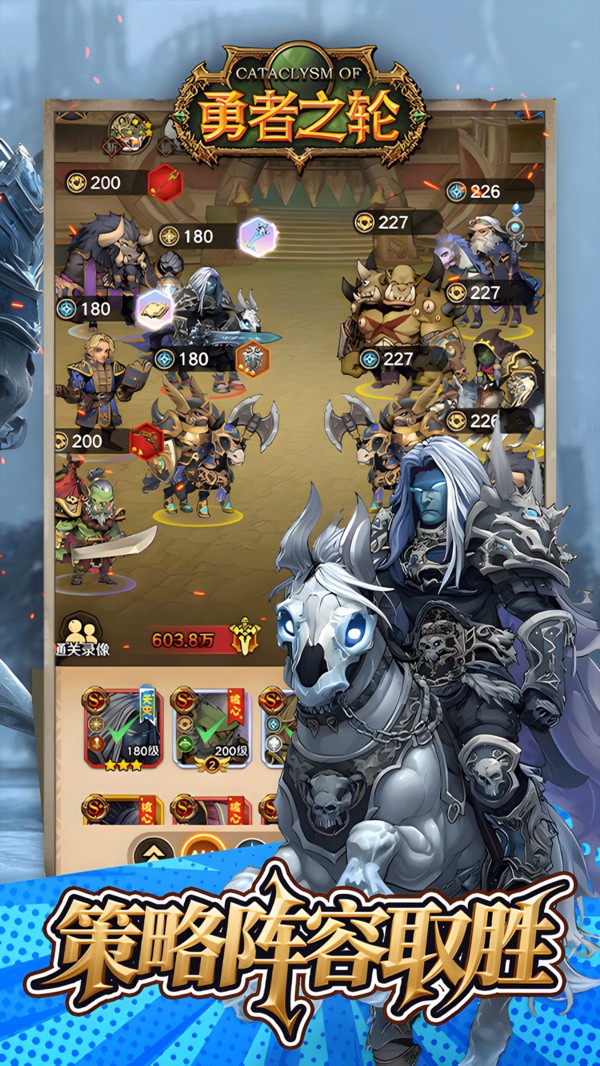
Task: Inspect the purple hexagon axe equipment icon
Action: tap(258, 236)
